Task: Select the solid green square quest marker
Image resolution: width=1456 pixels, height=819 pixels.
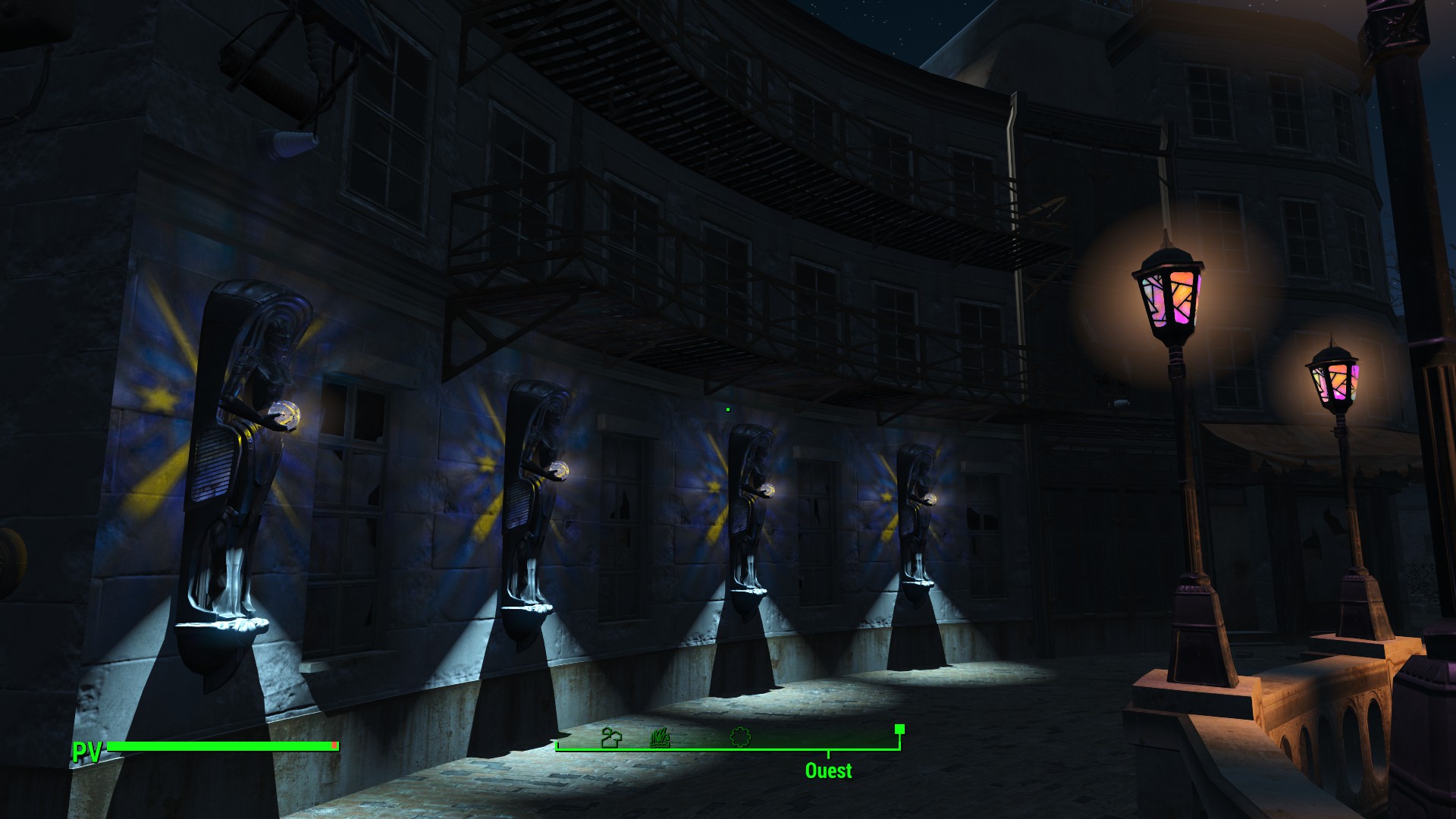Action: 899,729
